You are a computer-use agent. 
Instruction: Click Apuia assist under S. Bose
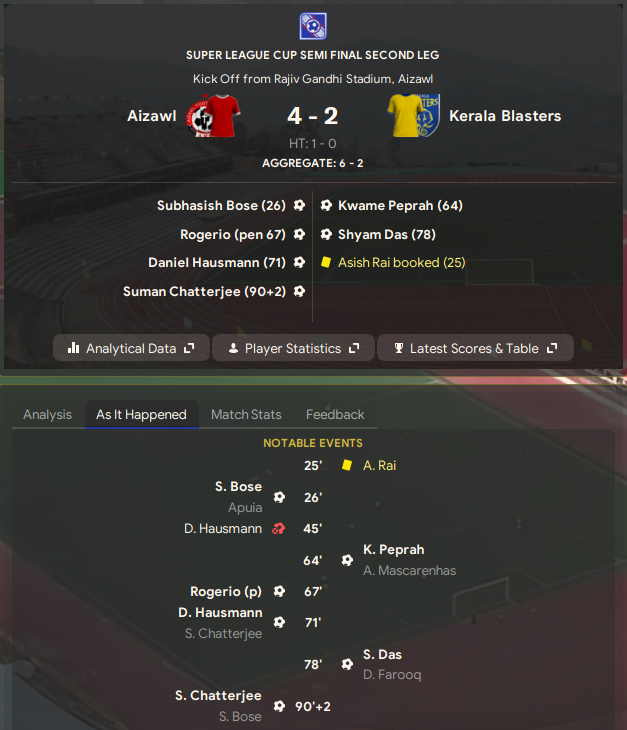pos(245,507)
